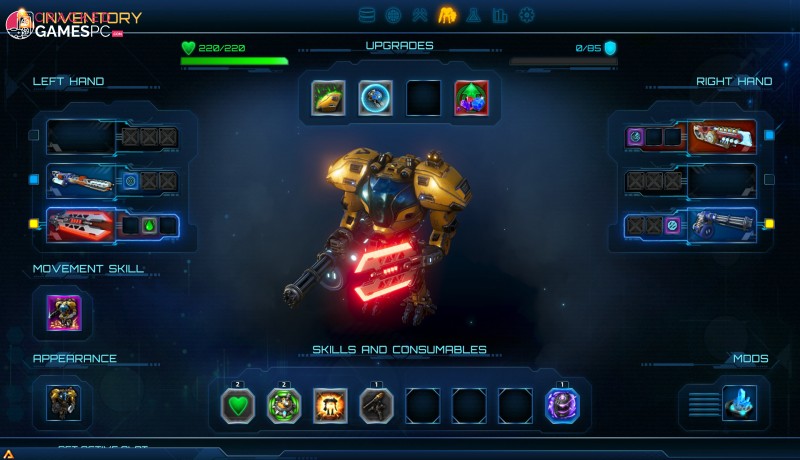Open the Movement Skill slot
This screenshot has width=800, height=460.
[x=64, y=313]
